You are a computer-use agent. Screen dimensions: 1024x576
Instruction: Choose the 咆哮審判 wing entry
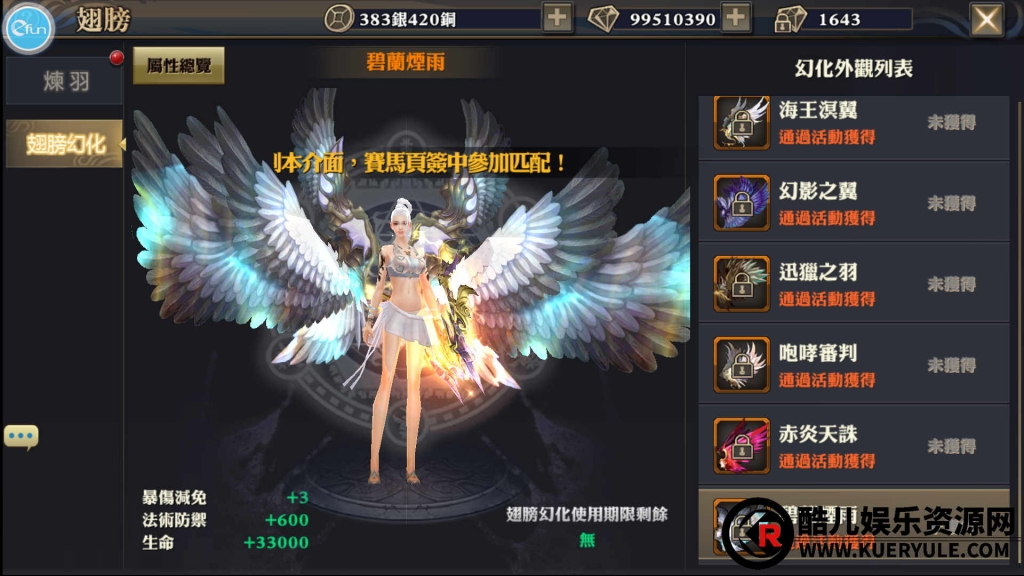click(x=853, y=365)
